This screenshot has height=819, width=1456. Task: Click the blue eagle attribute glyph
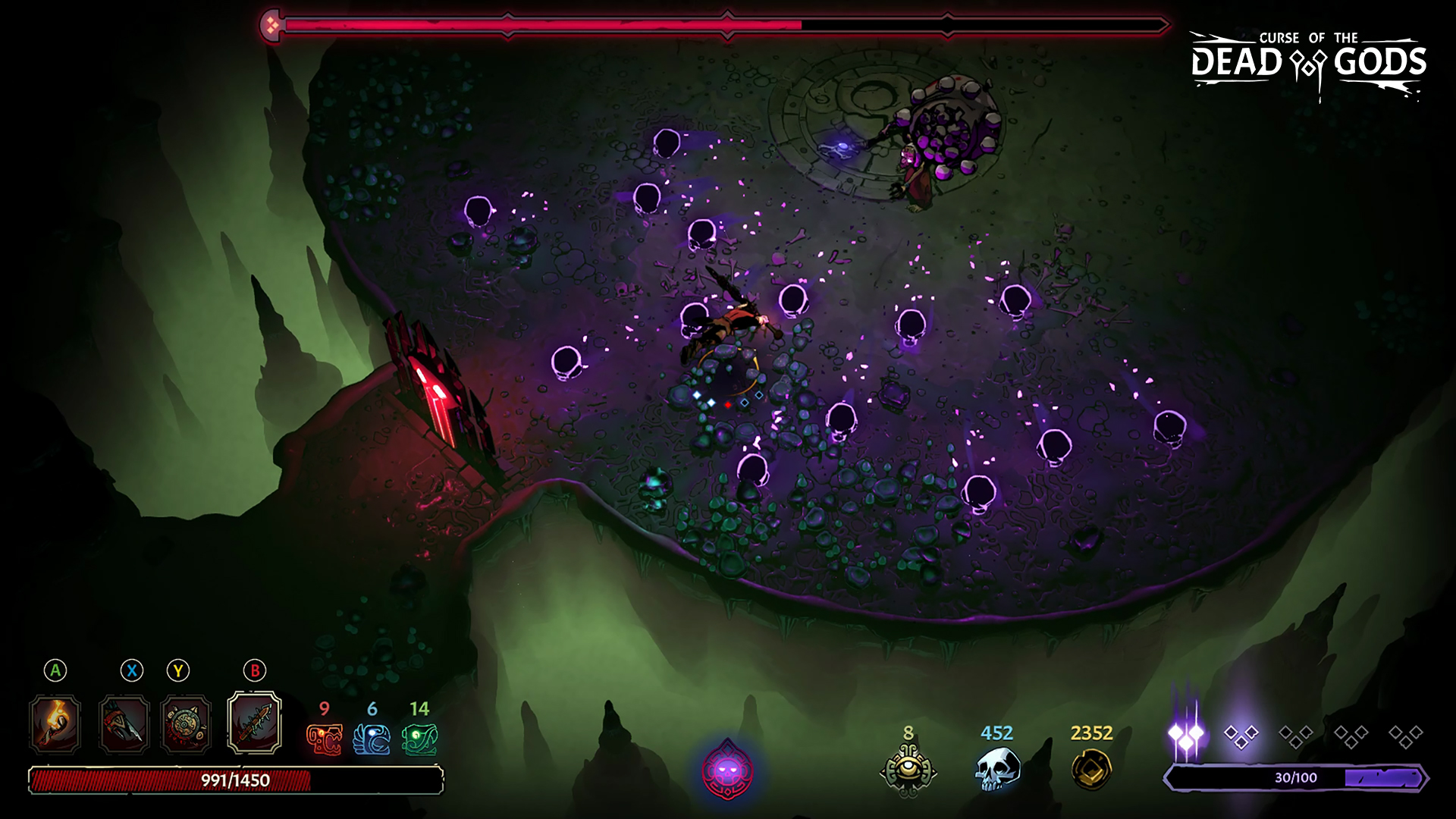[x=372, y=739]
